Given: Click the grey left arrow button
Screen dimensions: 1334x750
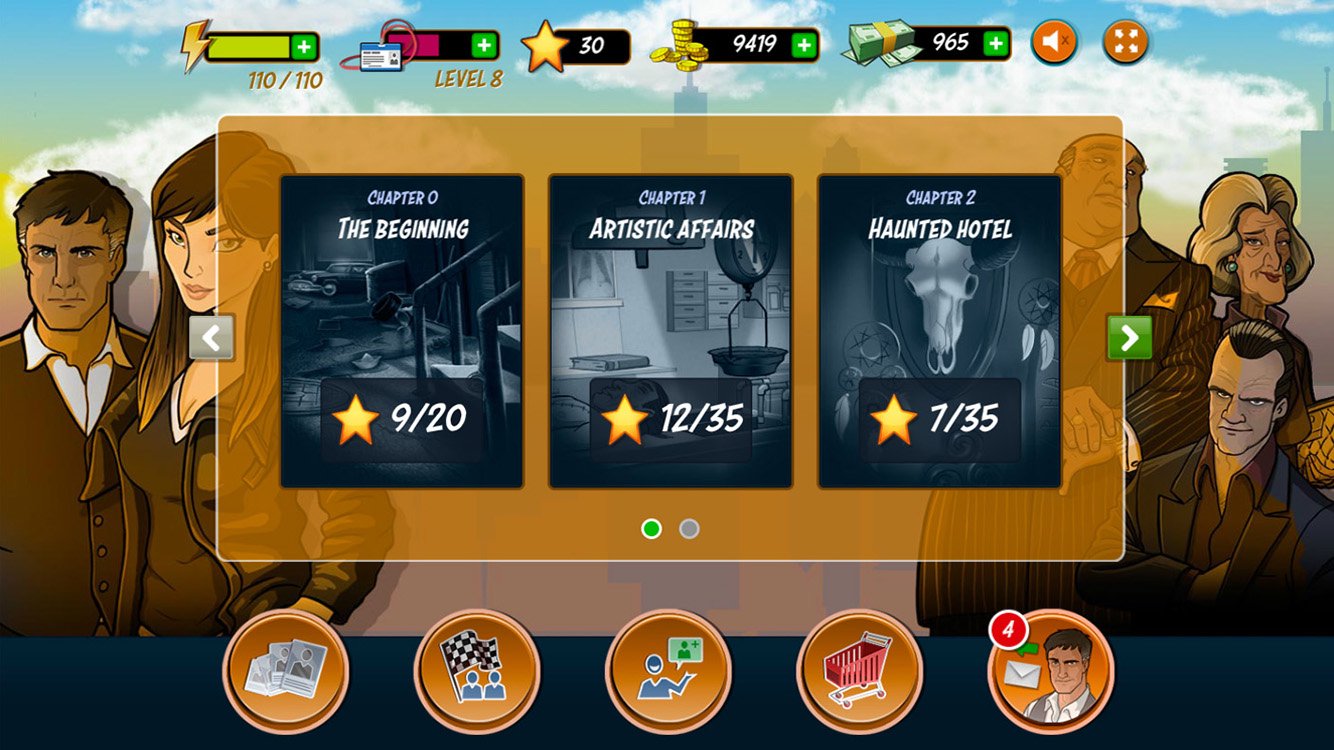Looking at the screenshot, I should (212, 338).
